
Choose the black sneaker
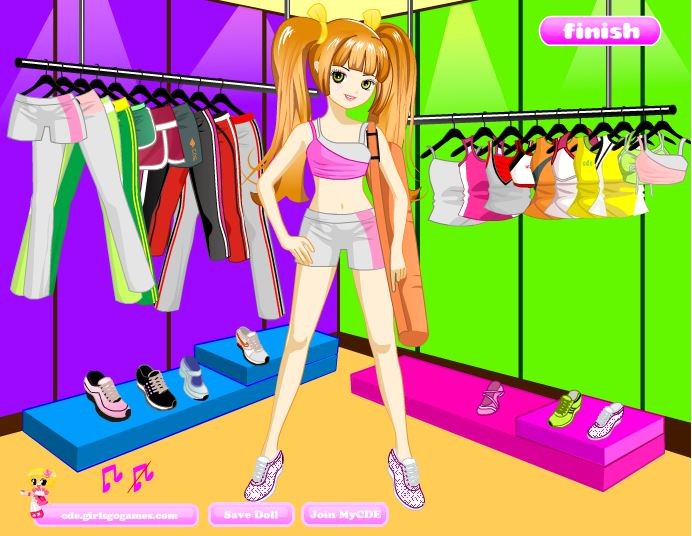coord(155,386)
